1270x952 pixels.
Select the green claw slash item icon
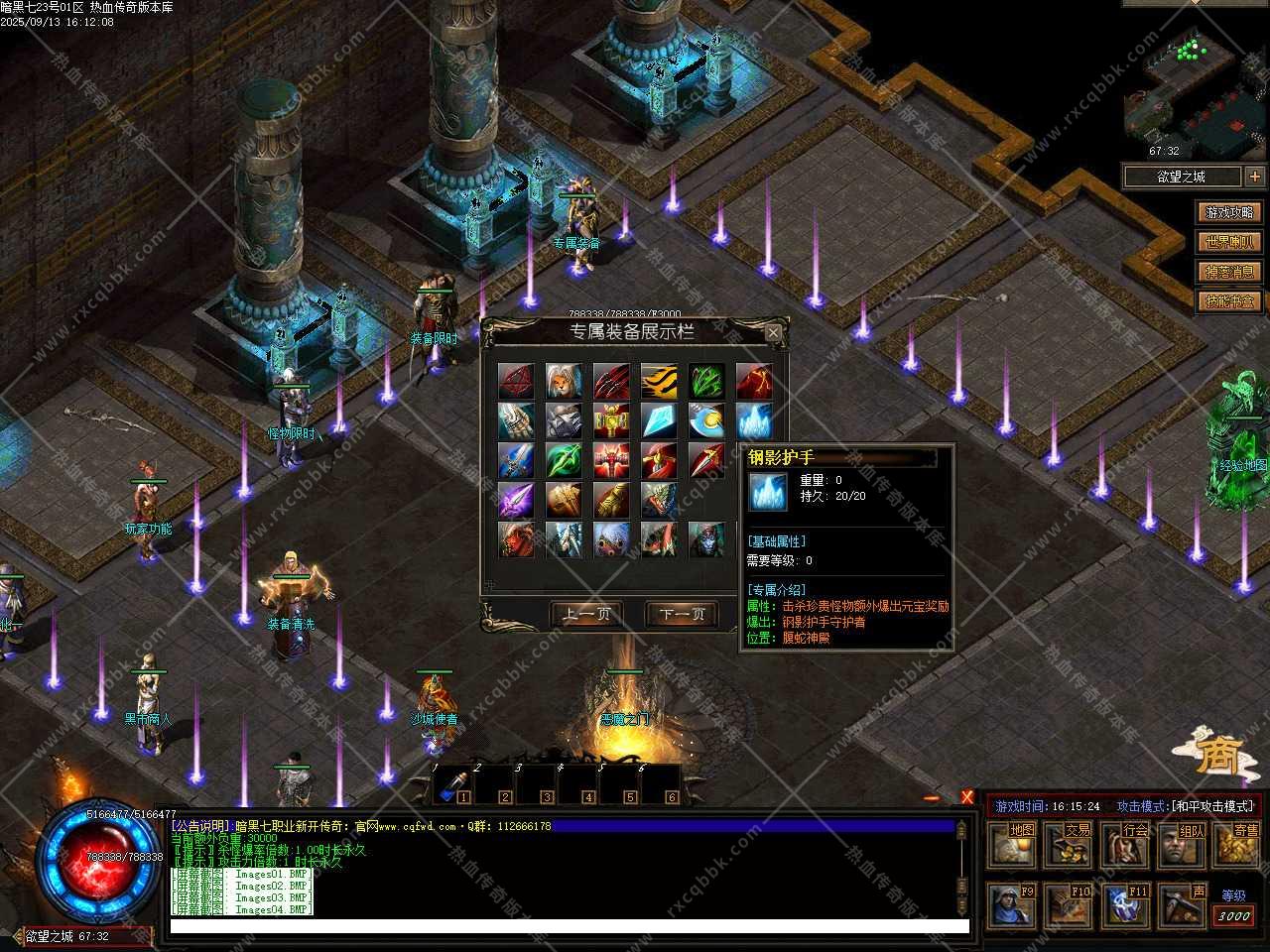click(706, 381)
